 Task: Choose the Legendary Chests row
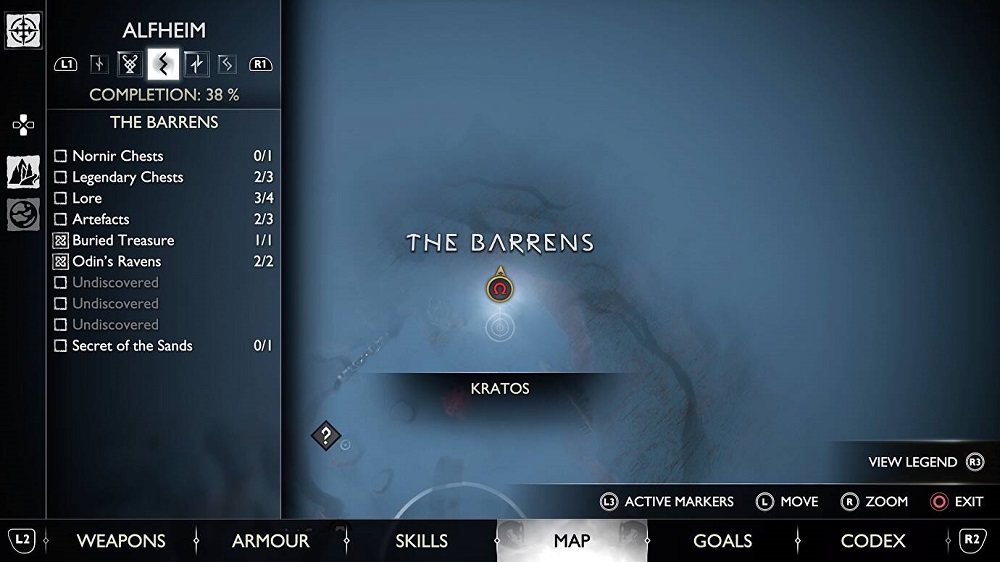click(127, 177)
